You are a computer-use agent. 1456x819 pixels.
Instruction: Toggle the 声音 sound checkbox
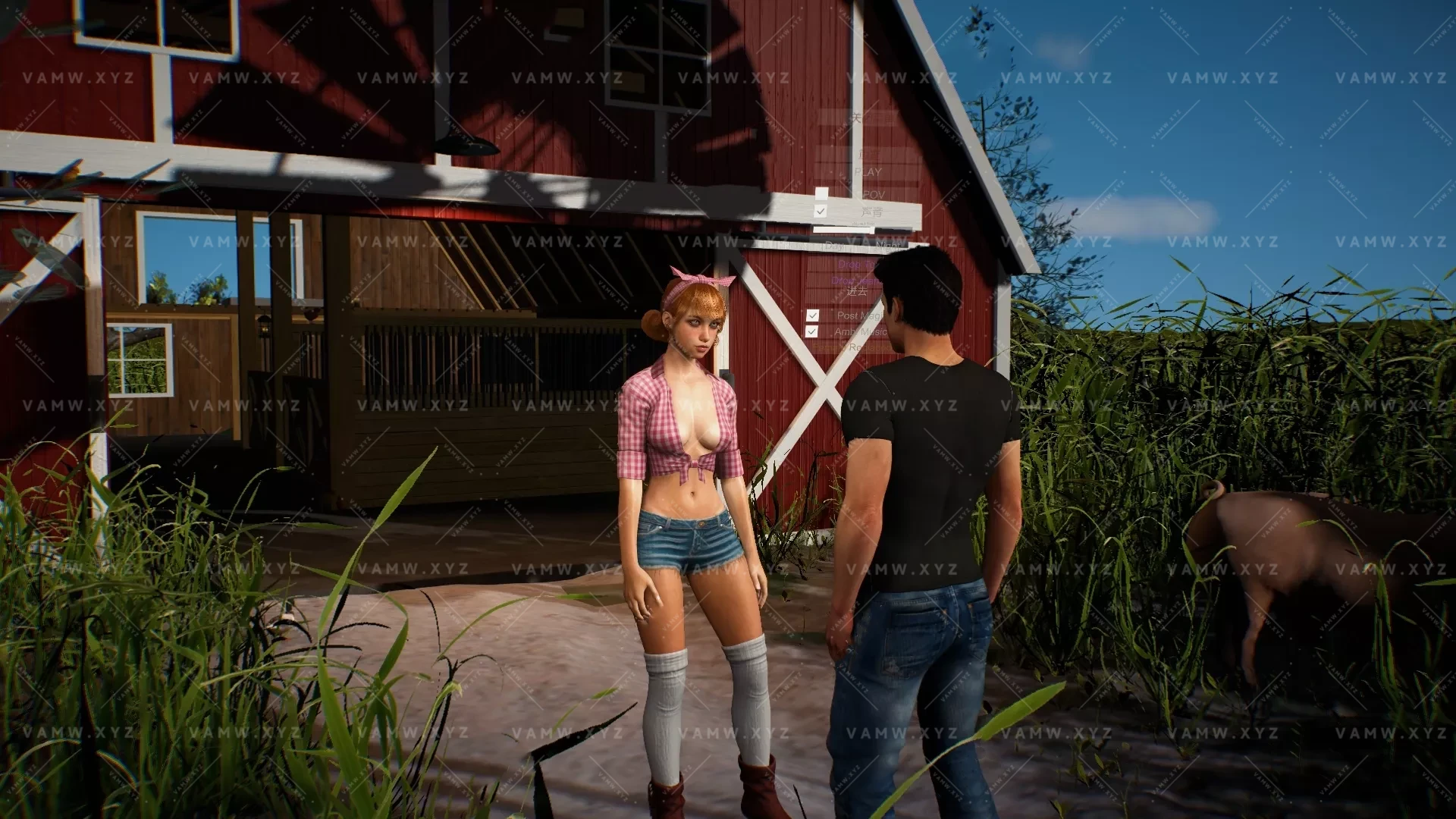(820, 211)
